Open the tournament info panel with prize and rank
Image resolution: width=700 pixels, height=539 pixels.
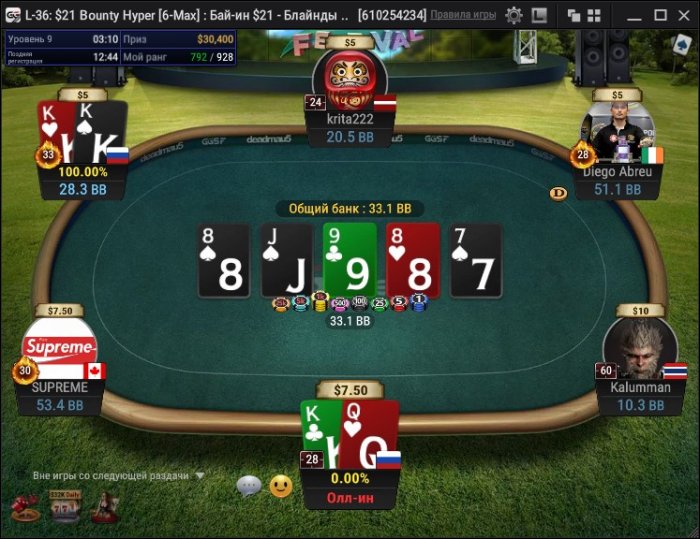(x=120, y=47)
